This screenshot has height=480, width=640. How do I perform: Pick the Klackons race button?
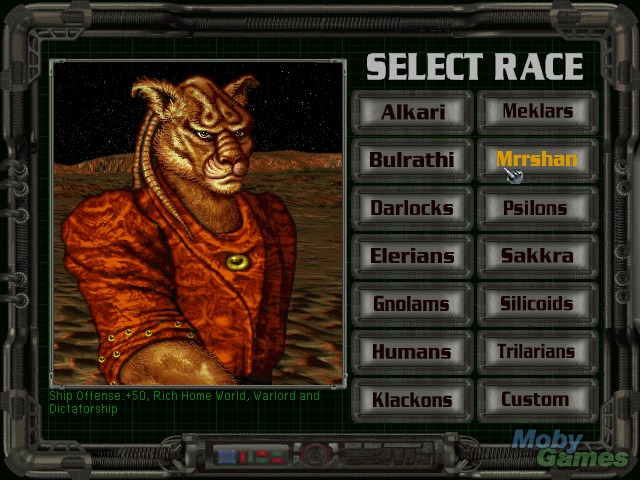coord(412,400)
